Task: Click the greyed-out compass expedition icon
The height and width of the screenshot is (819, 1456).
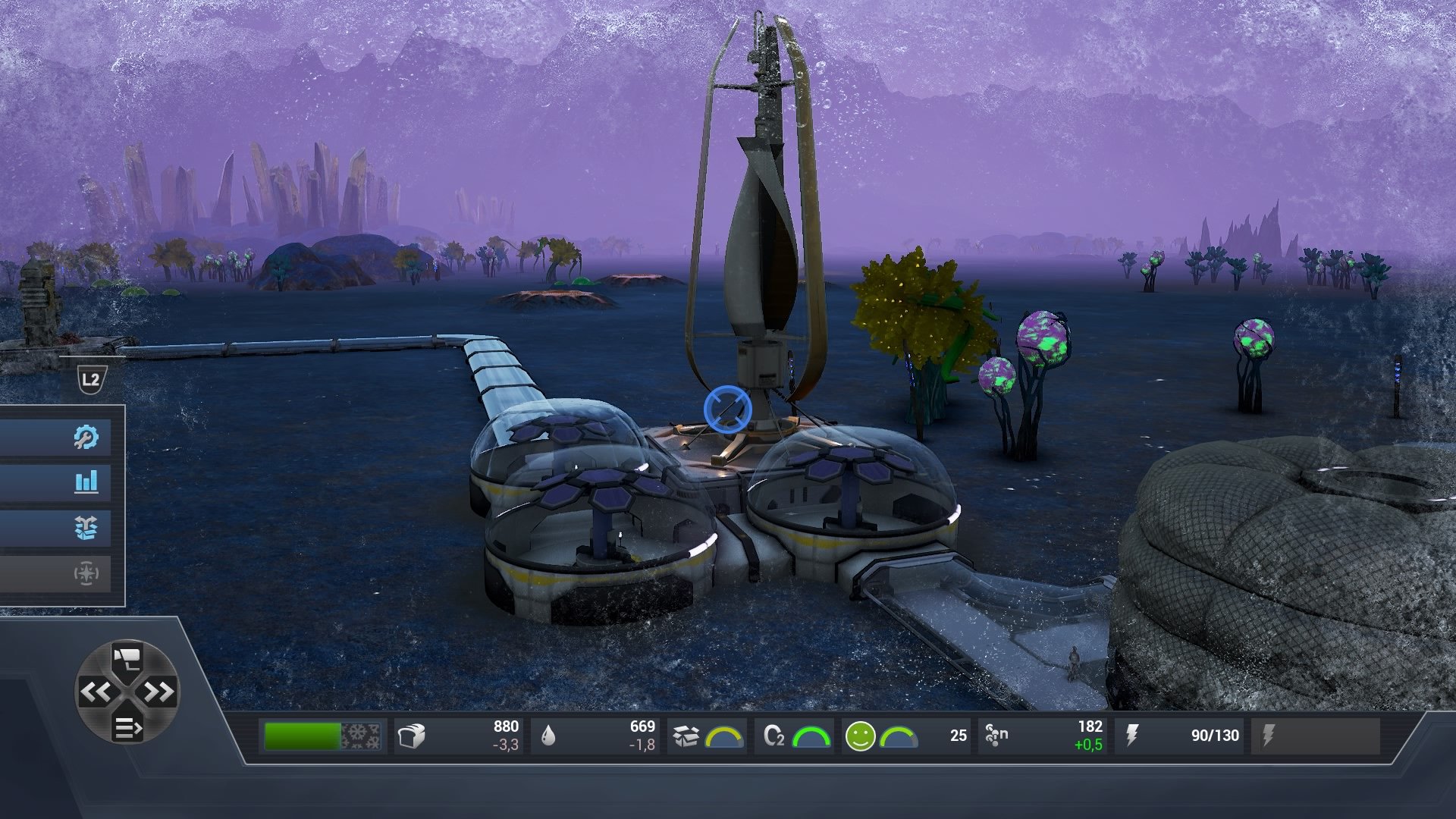Action: tap(87, 574)
